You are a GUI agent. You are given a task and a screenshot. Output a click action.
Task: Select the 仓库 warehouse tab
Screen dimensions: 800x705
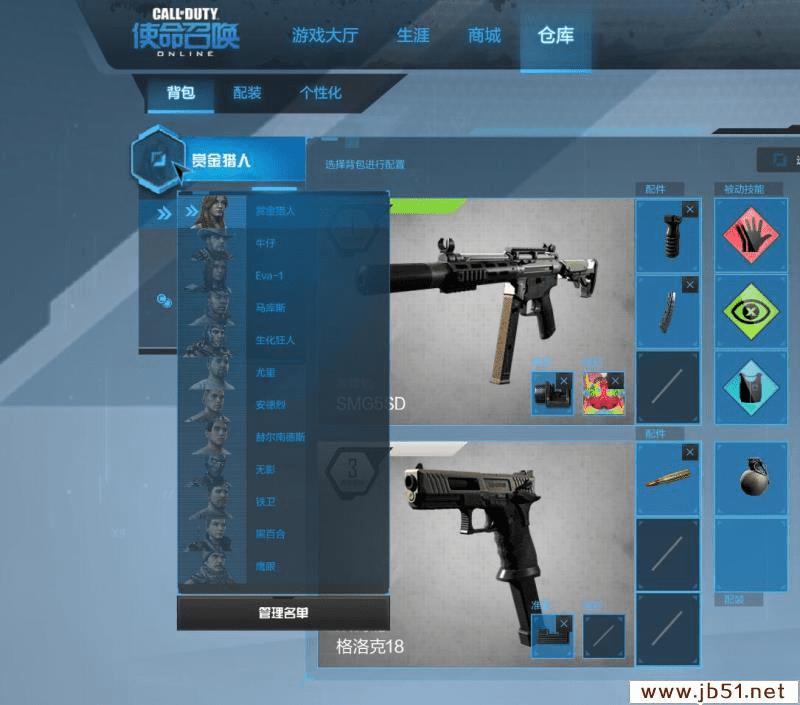pos(556,37)
